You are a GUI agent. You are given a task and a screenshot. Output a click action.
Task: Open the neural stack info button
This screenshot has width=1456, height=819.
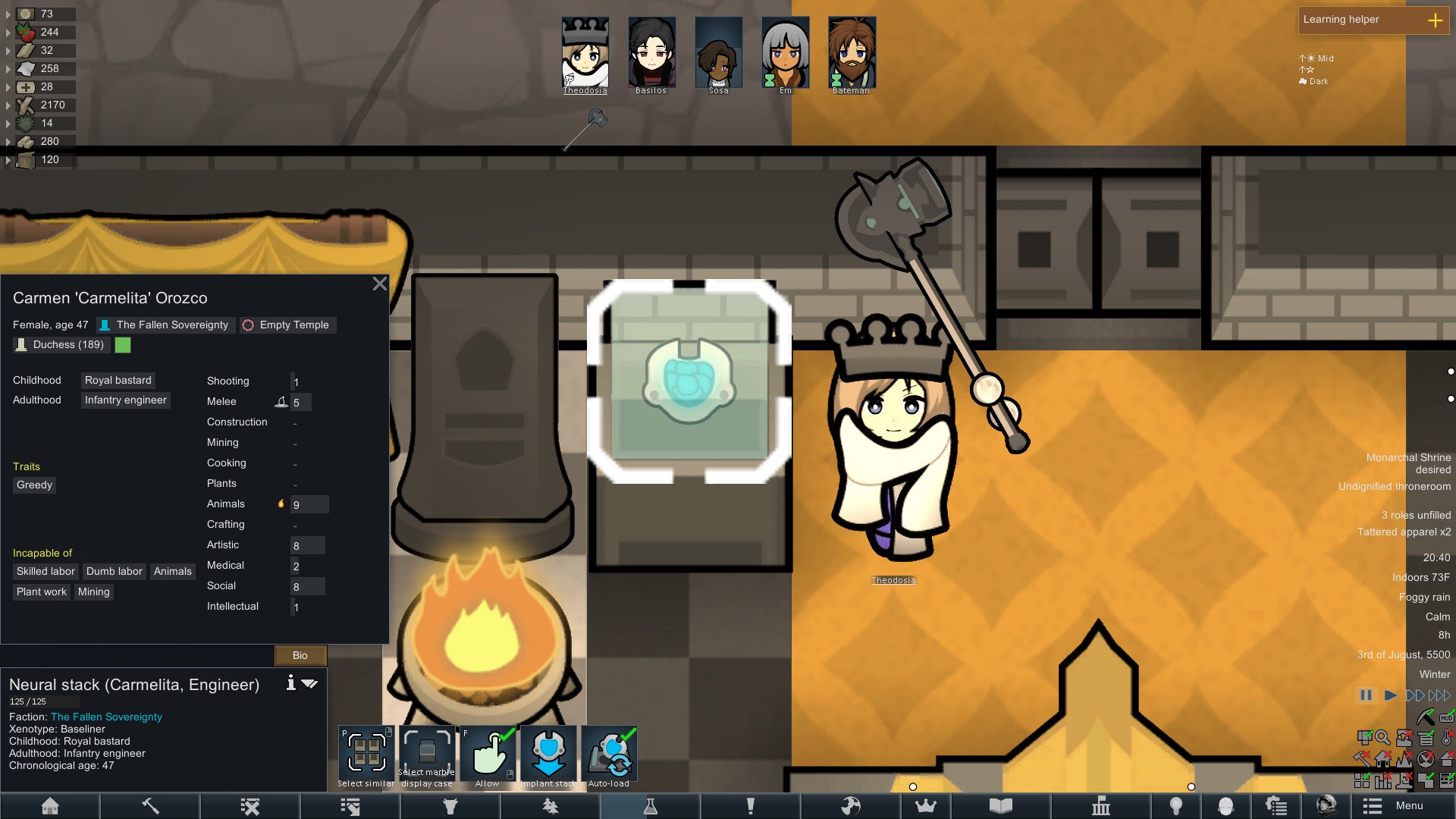point(290,683)
